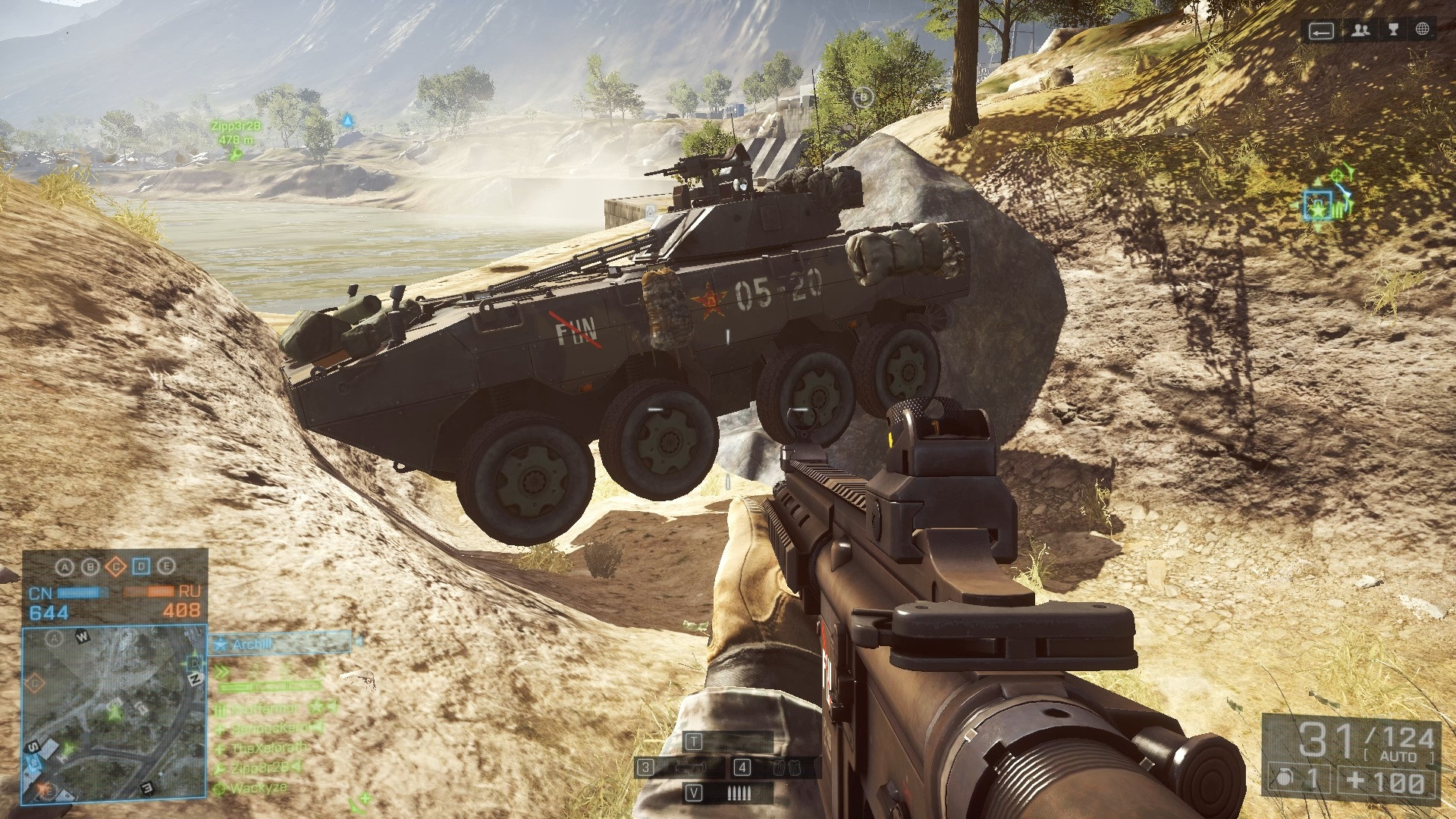1456x819 pixels.
Task: Select objective A flag indicator
Action: [65, 566]
